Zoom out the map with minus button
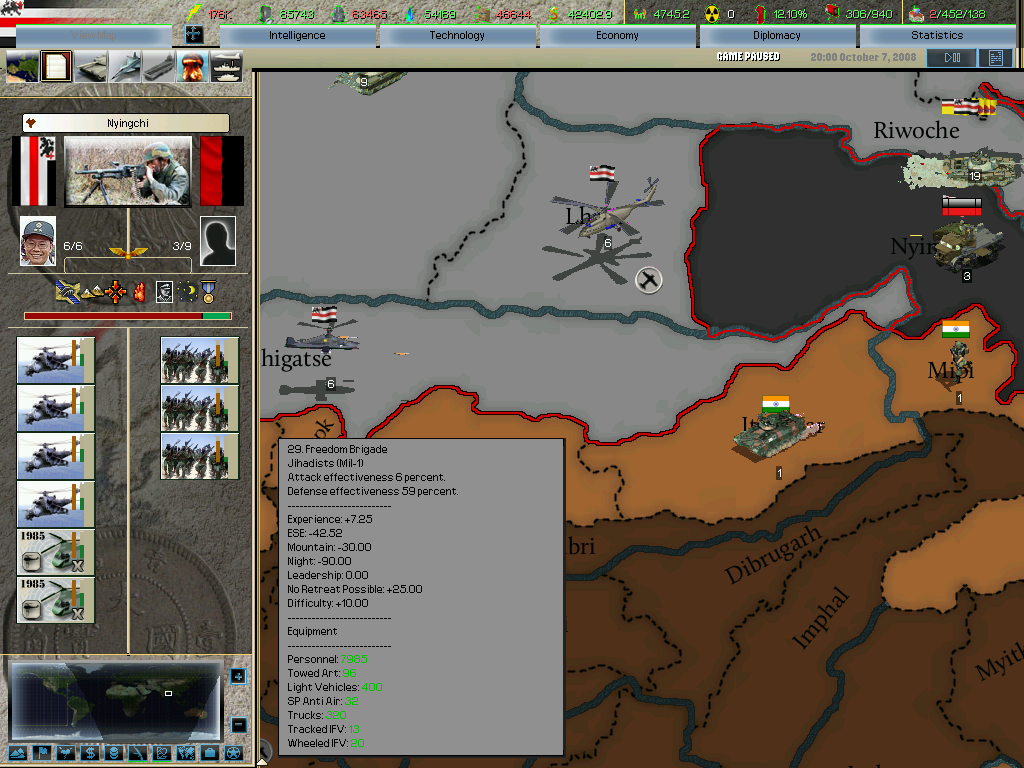The image size is (1024, 768). point(238,724)
